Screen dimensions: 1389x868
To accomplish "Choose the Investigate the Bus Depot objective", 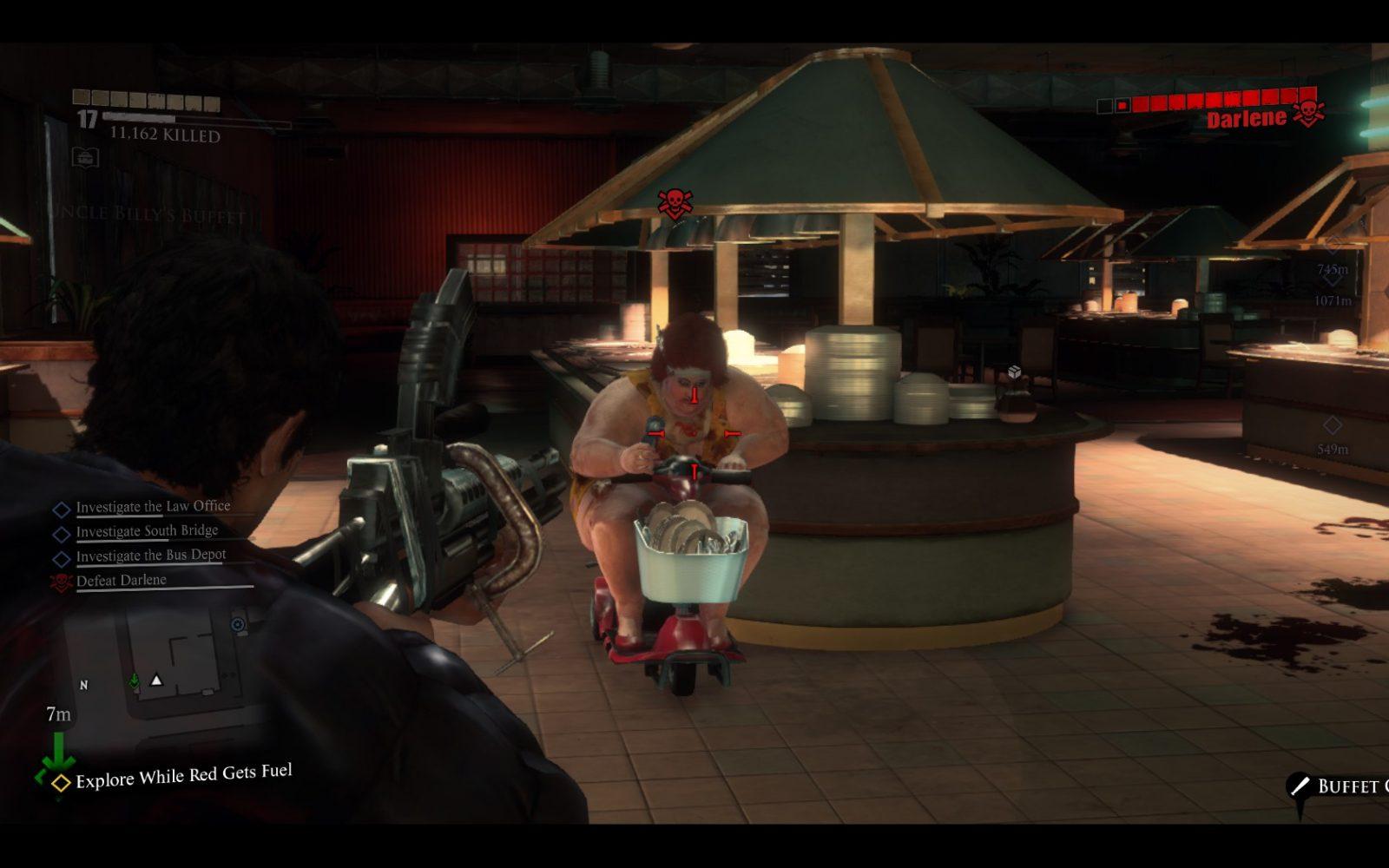I will point(150,556).
